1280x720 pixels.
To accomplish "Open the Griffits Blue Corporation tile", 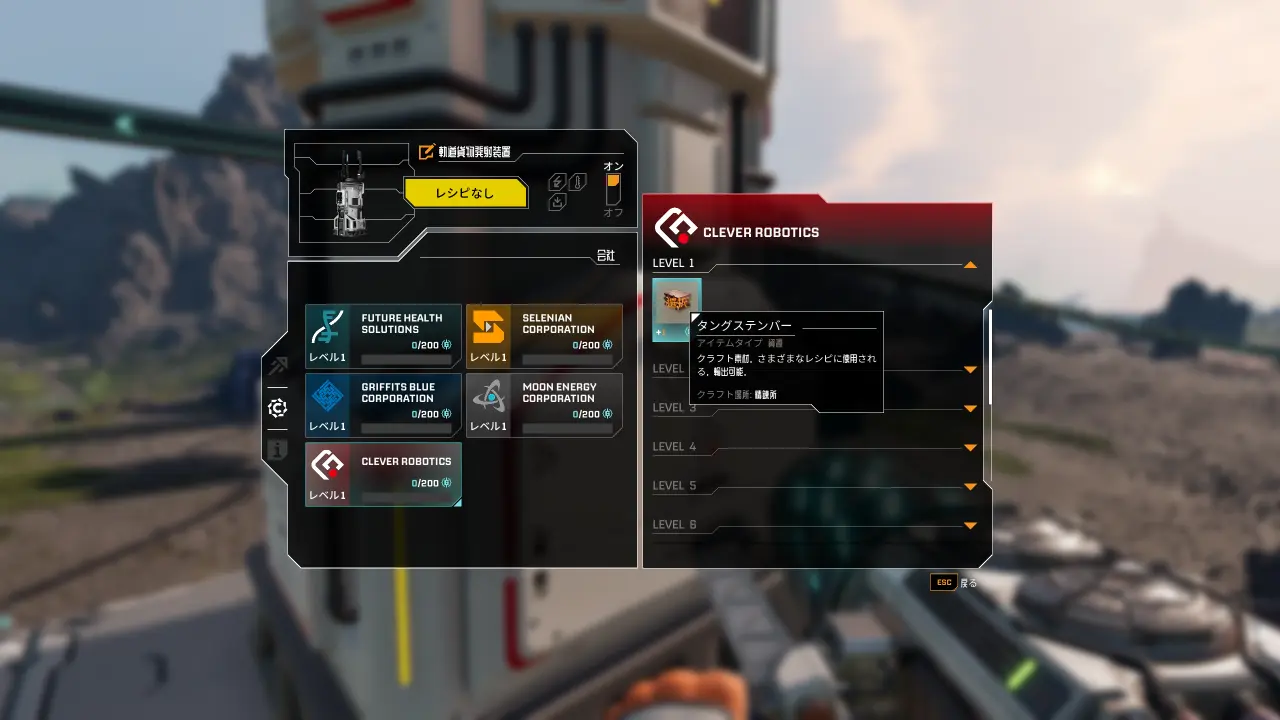I will coord(383,405).
